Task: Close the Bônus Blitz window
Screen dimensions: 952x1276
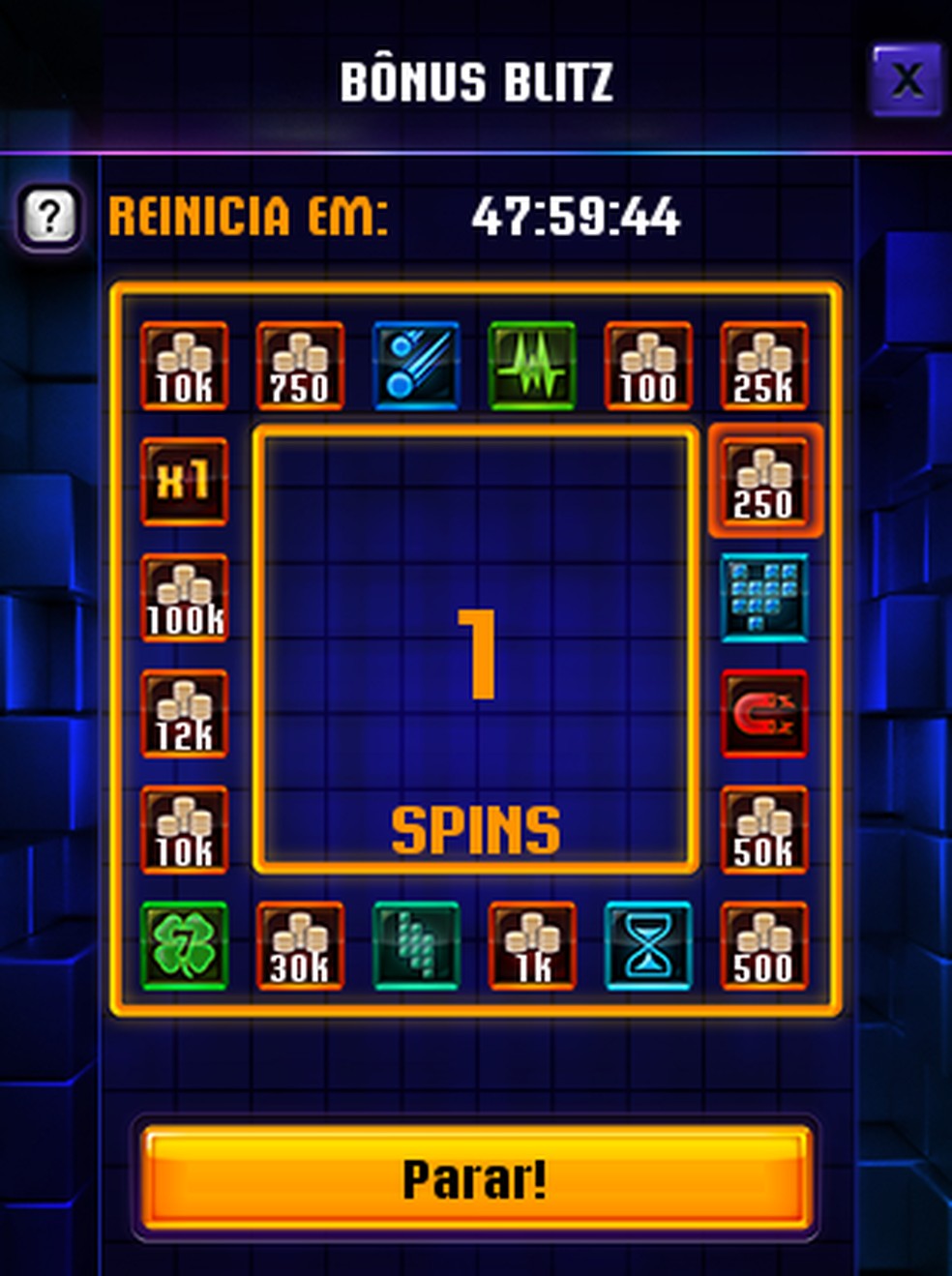Action: point(906,79)
